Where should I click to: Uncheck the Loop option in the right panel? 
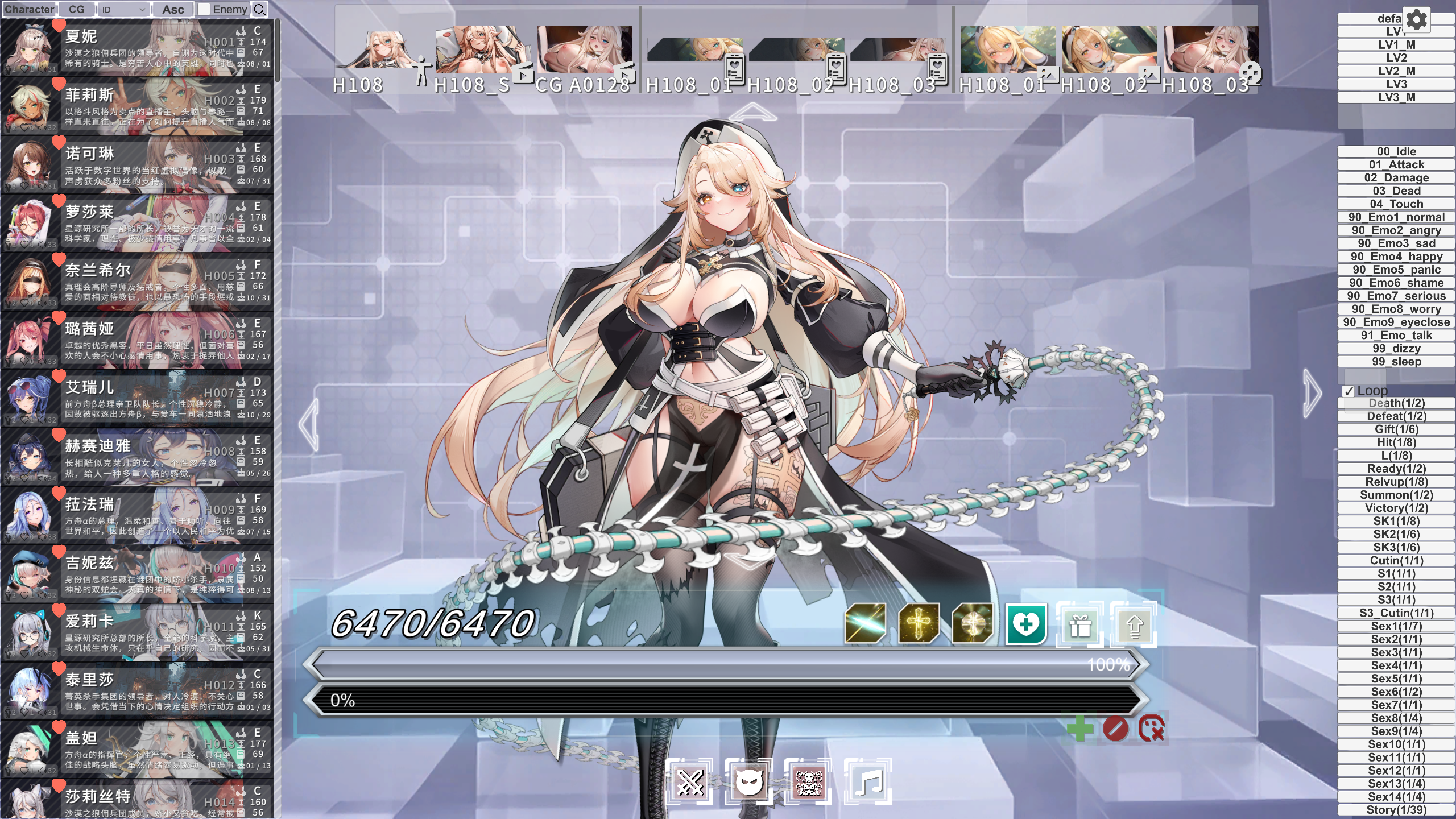click(1349, 391)
